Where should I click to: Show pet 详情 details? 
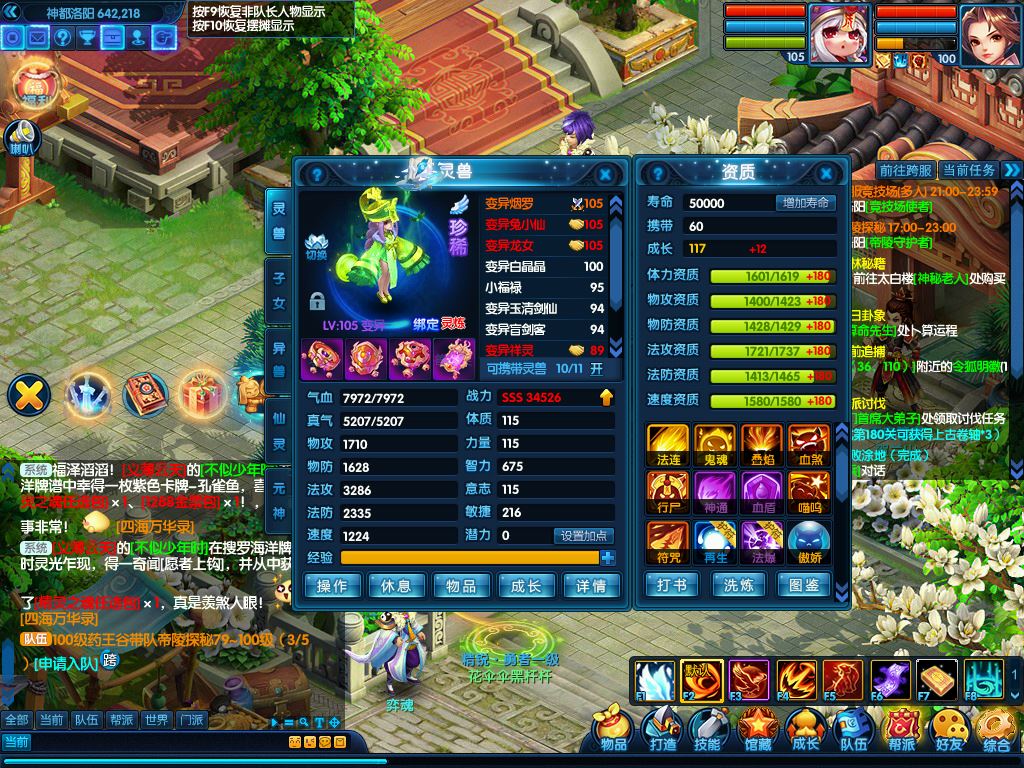(591, 586)
